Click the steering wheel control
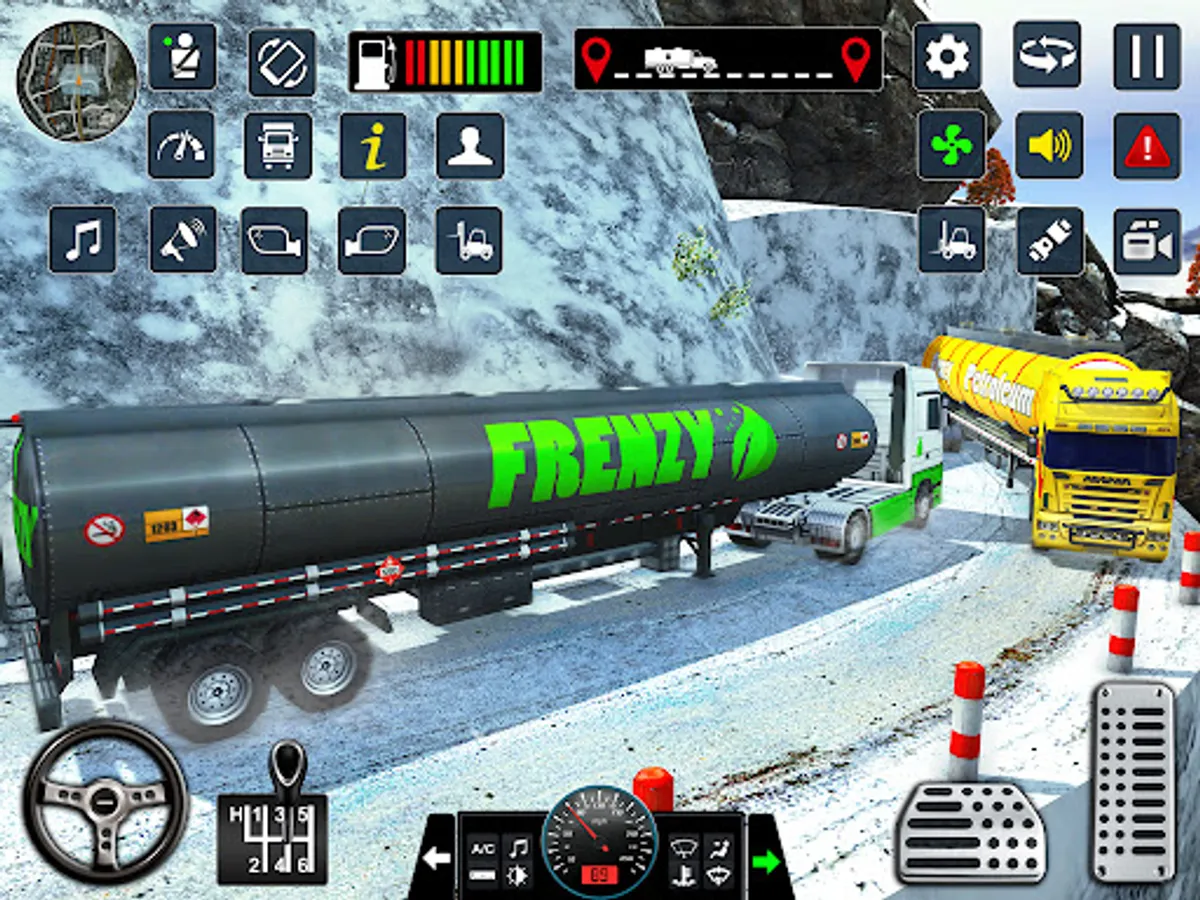This screenshot has height=900, width=1200. [105, 801]
